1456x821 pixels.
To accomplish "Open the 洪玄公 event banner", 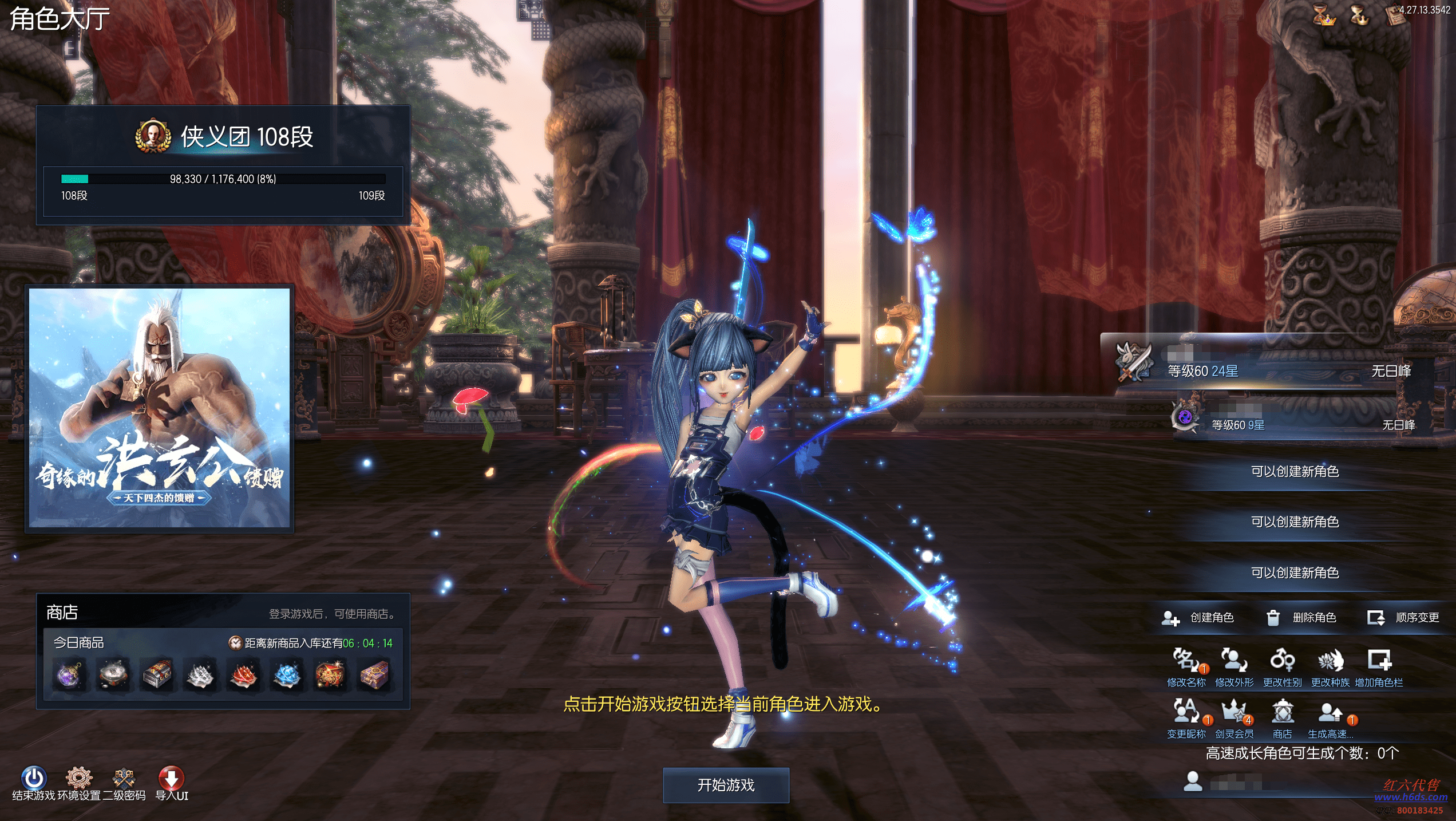I will (x=160, y=408).
